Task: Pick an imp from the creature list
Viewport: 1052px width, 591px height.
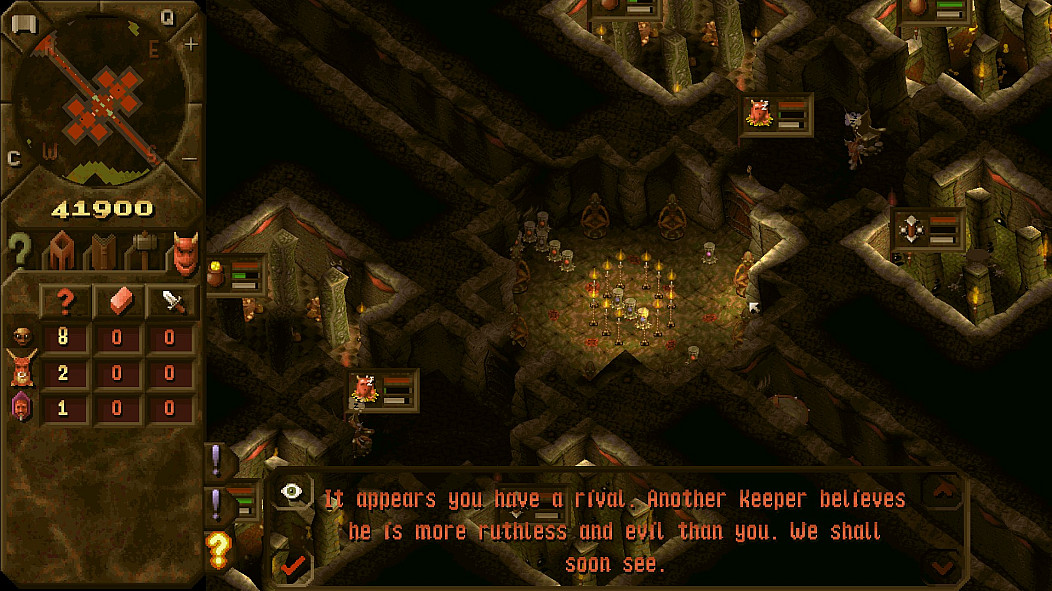Action: [20, 337]
